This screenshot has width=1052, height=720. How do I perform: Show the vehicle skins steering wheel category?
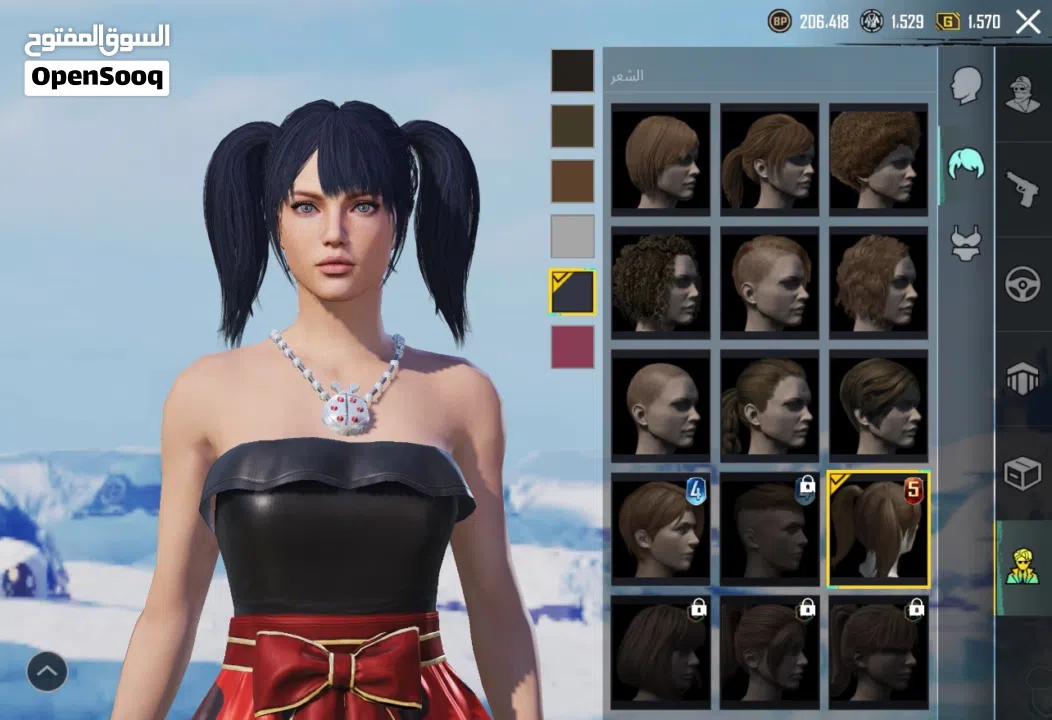1023,284
